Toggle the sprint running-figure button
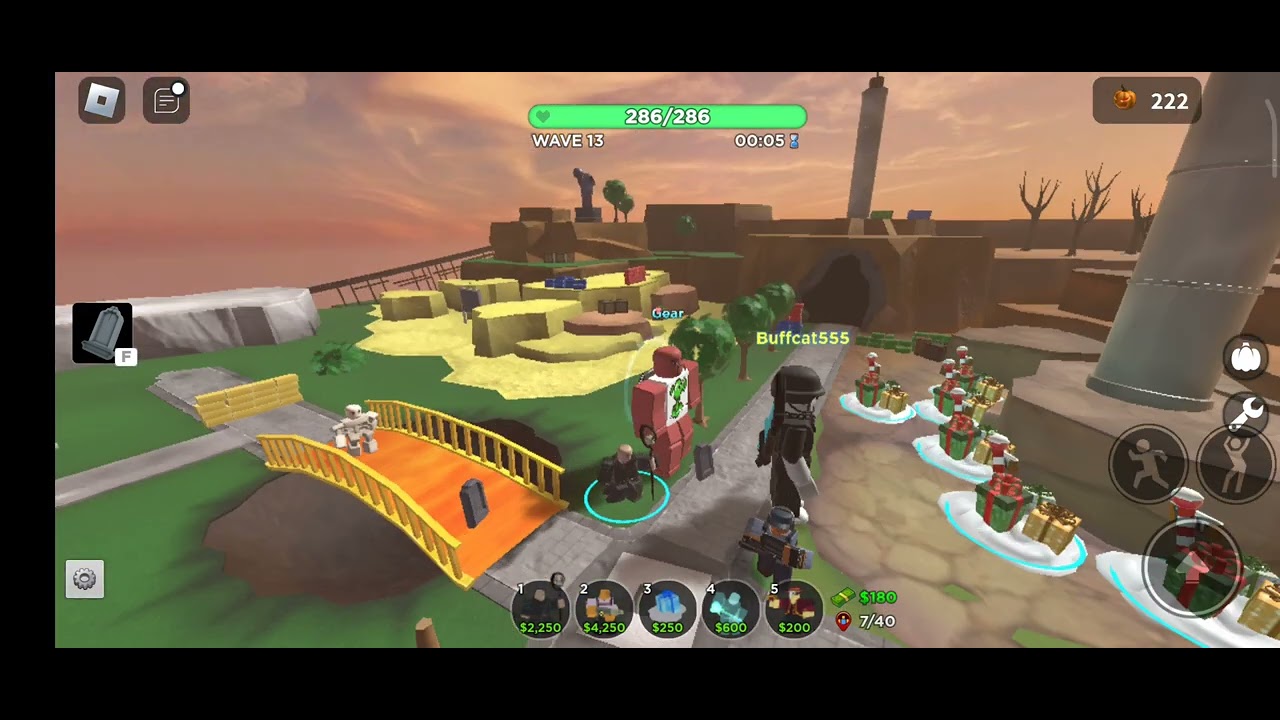The image size is (1280, 720). 1146,465
